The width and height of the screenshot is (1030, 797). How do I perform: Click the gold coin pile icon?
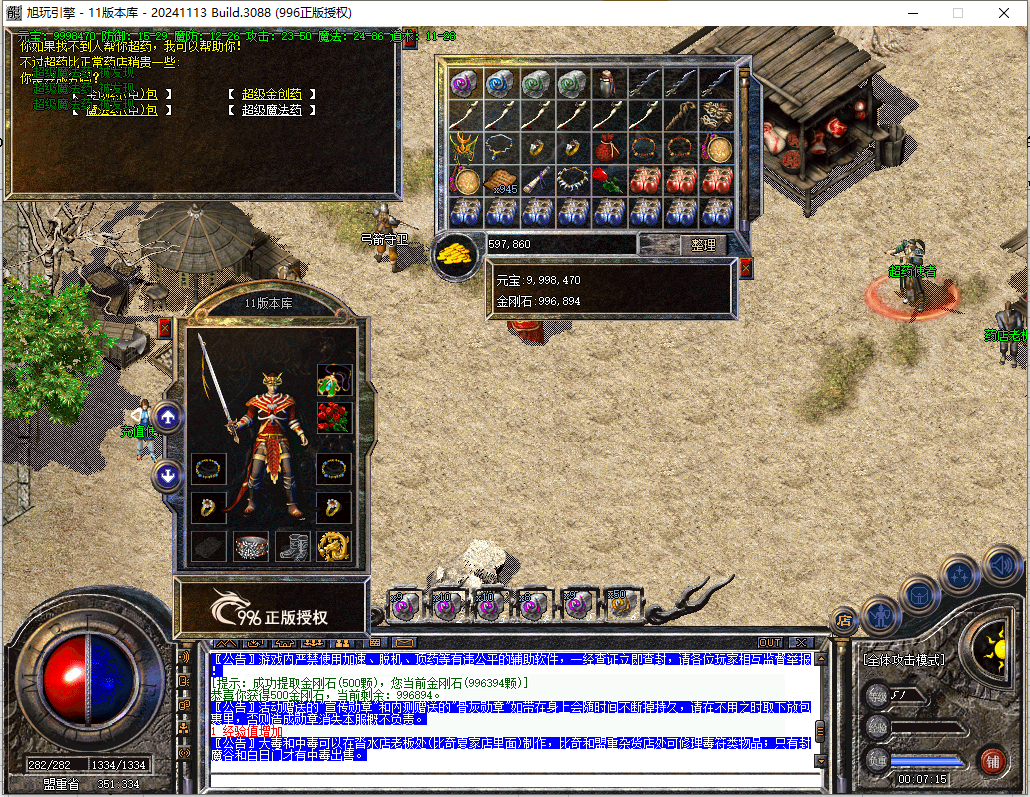(458, 254)
